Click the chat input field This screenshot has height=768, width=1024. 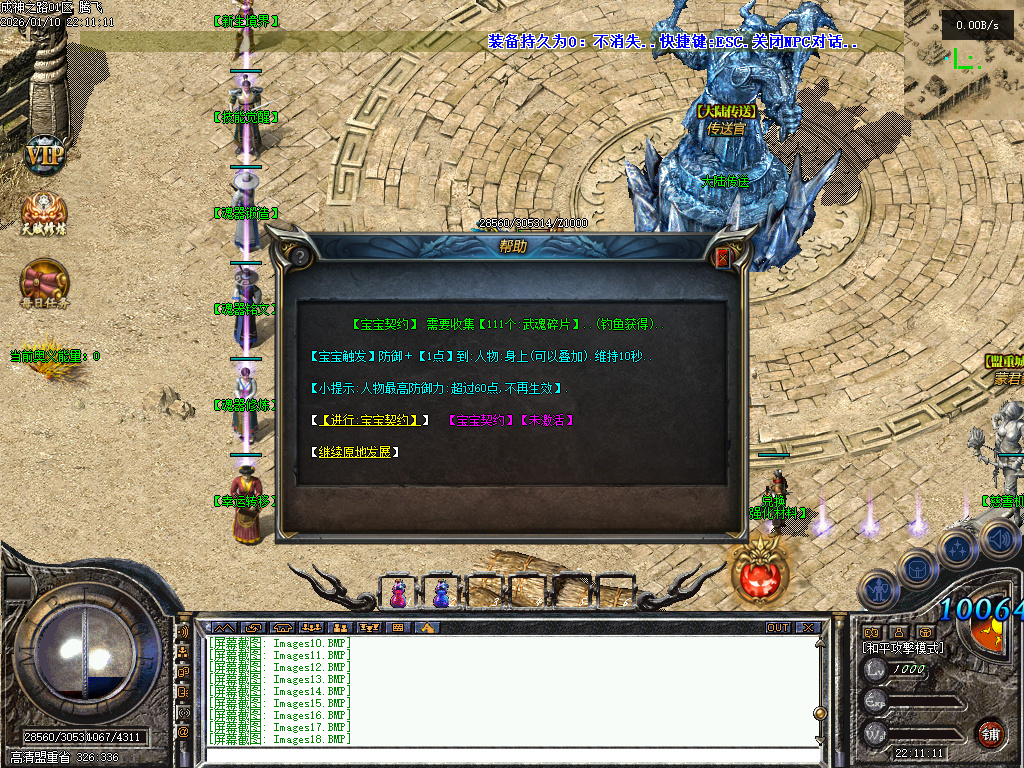pyautogui.click(x=500, y=756)
